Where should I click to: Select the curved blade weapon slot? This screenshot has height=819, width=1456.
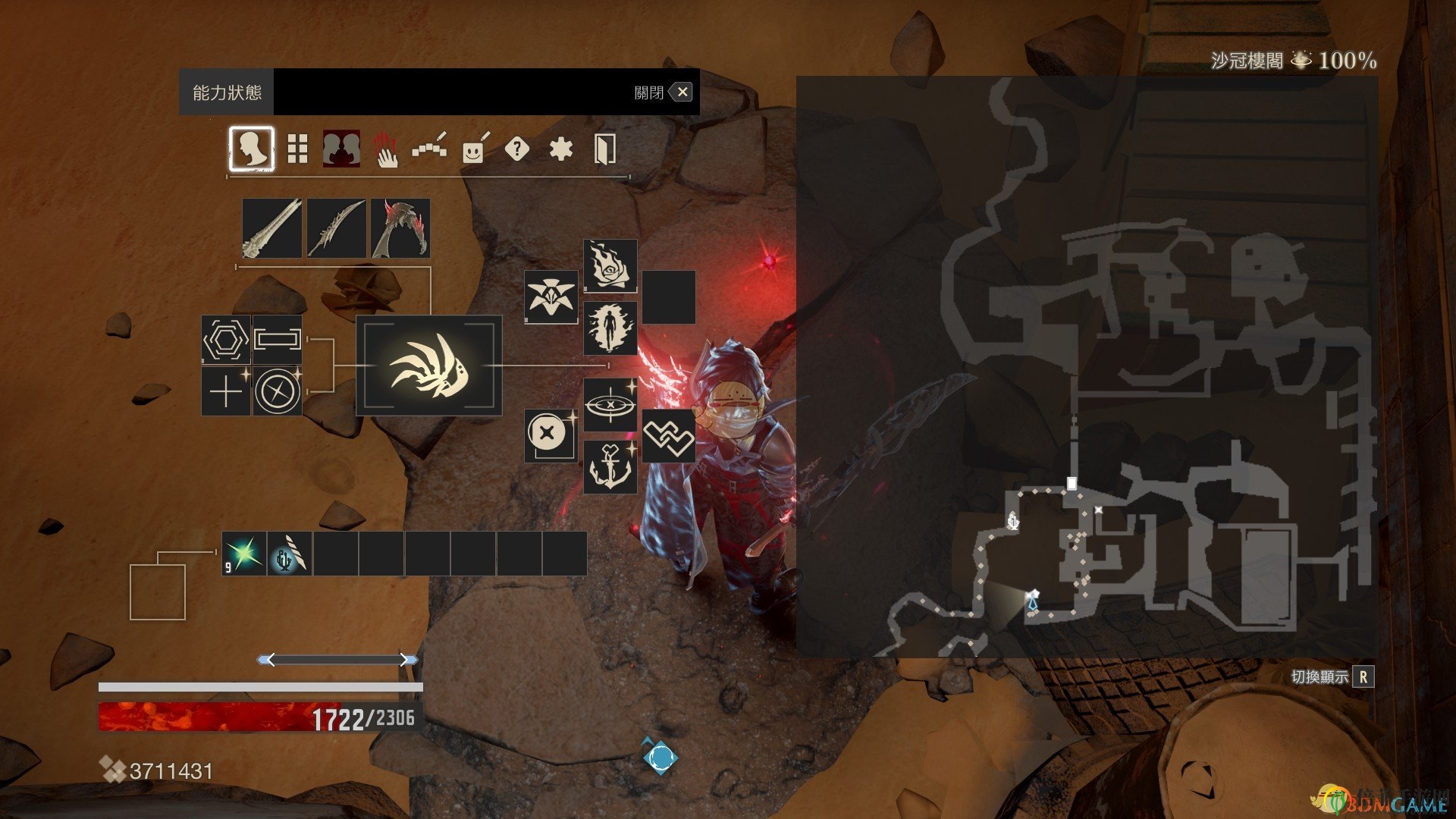point(336,228)
